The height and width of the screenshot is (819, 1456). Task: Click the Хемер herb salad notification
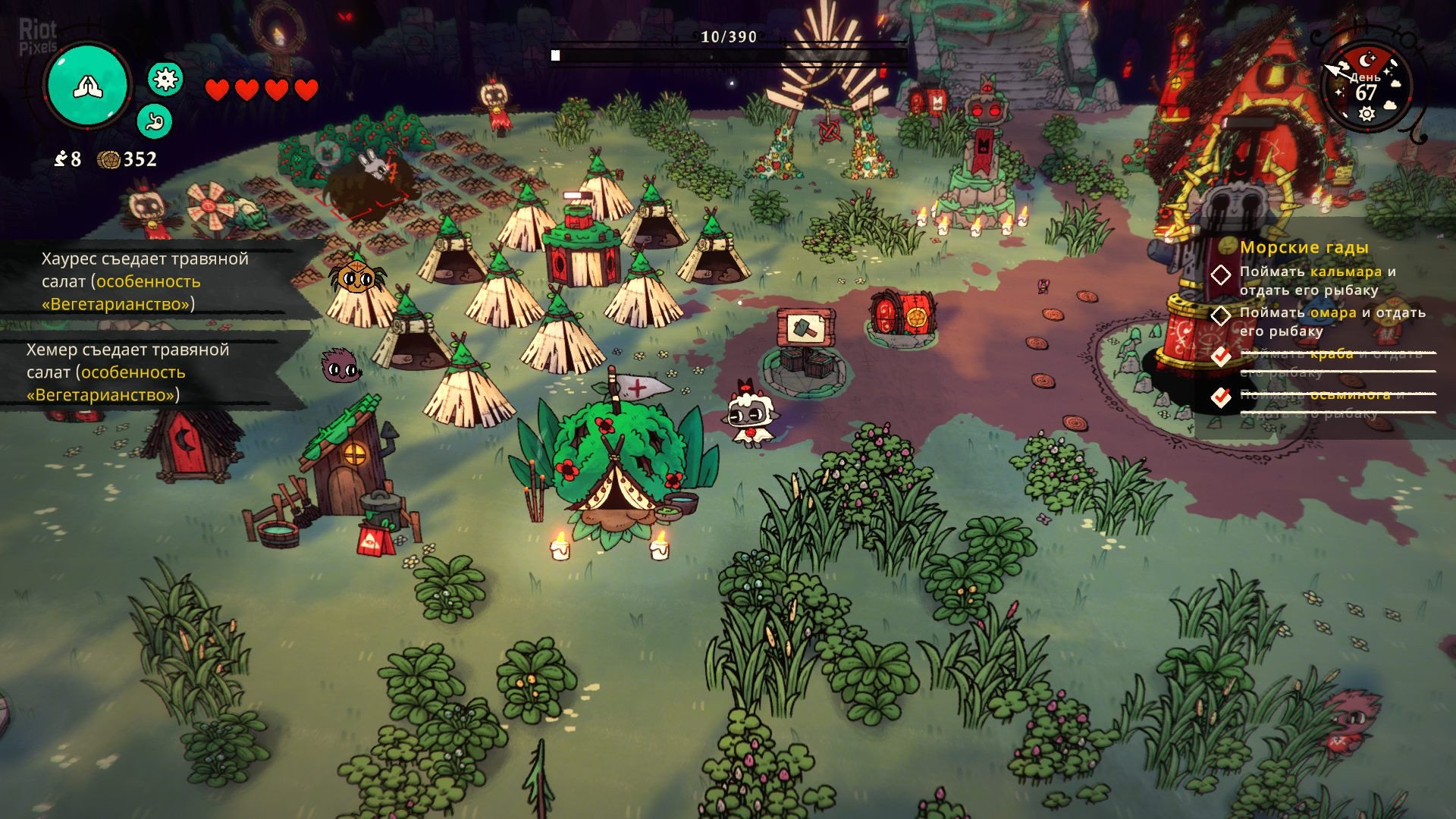click(127, 372)
